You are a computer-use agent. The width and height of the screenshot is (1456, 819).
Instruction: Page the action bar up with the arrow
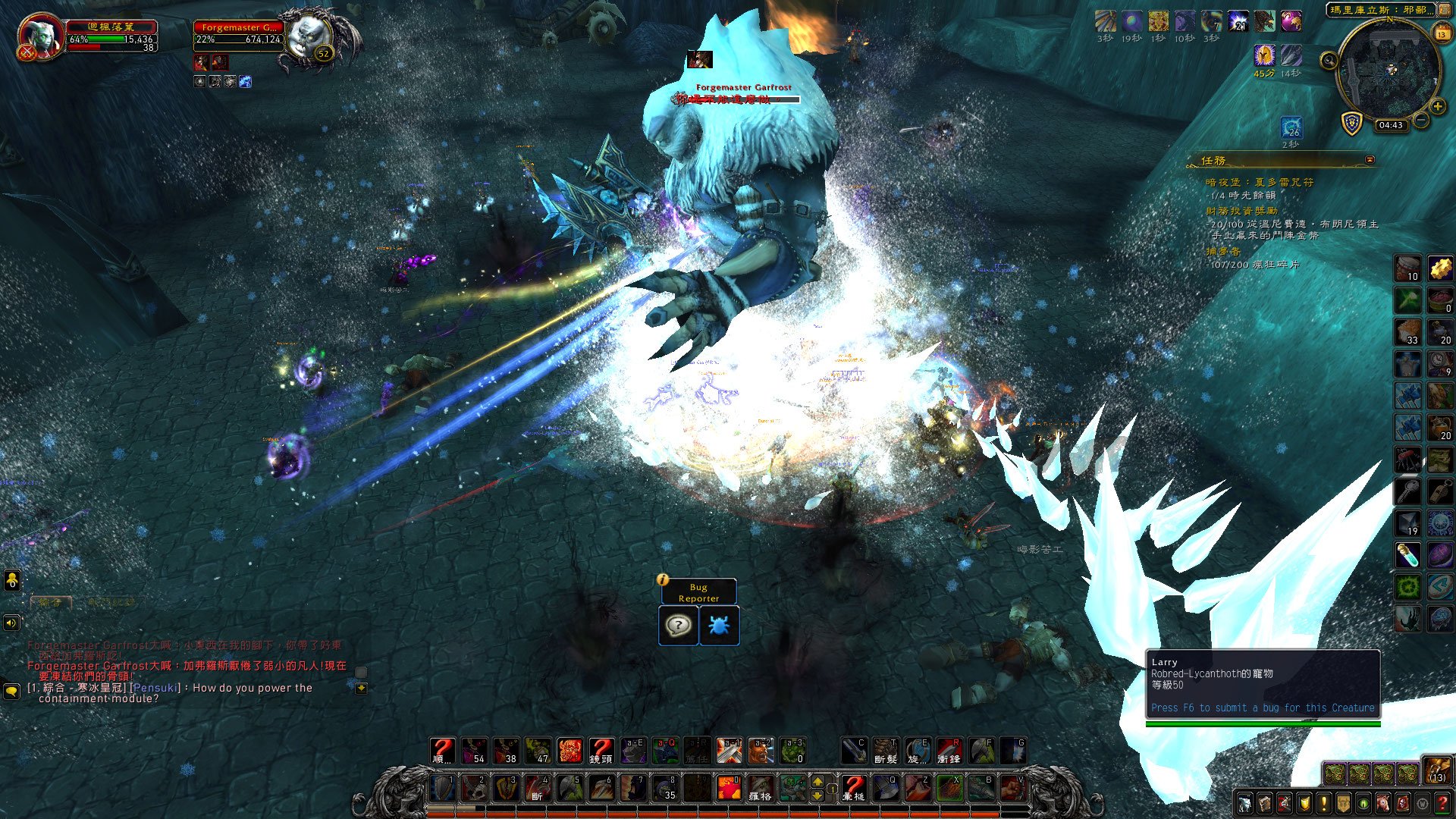tap(817, 781)
